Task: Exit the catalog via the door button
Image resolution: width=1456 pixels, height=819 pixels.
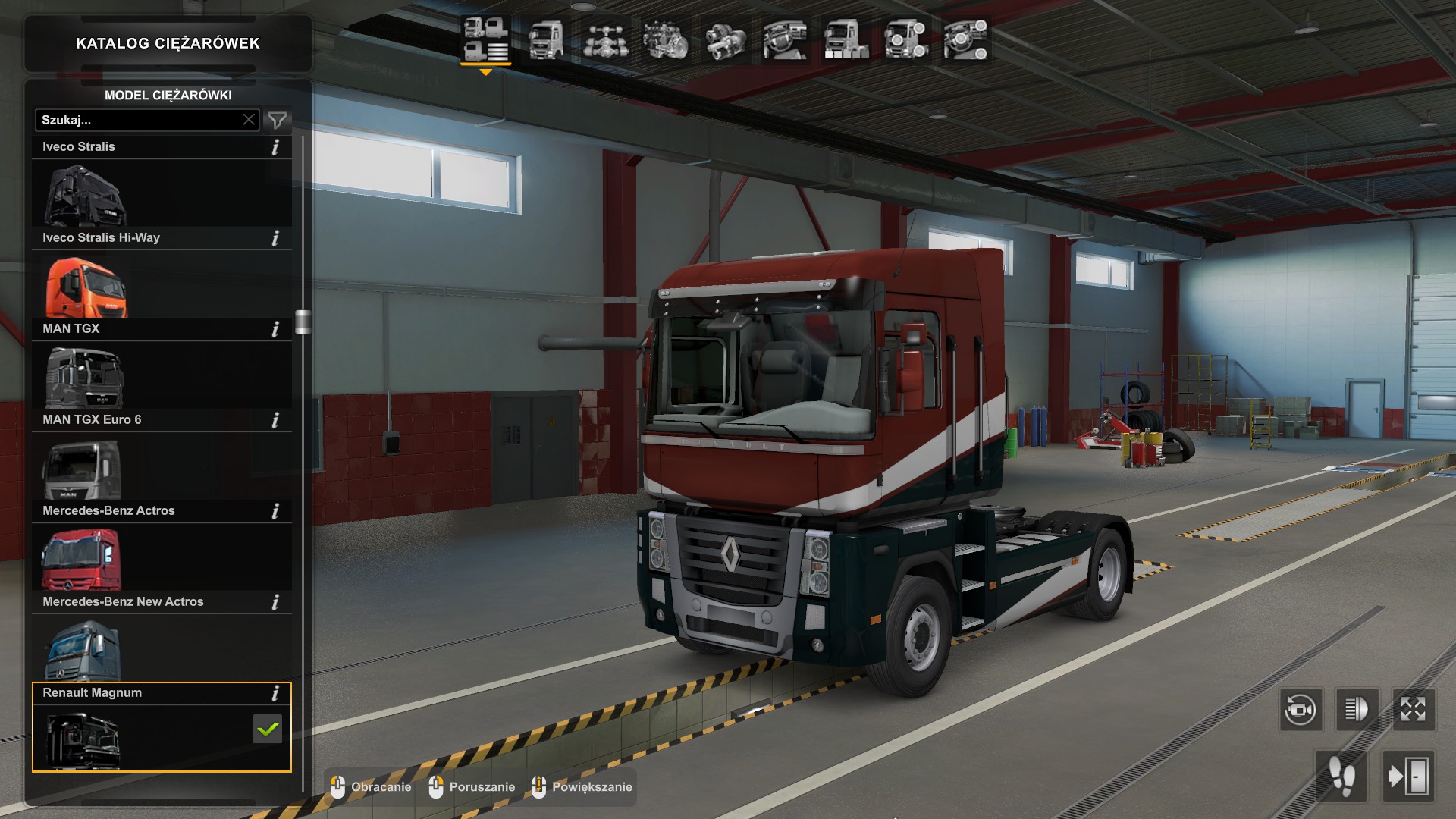Action: pos(1408,777)
